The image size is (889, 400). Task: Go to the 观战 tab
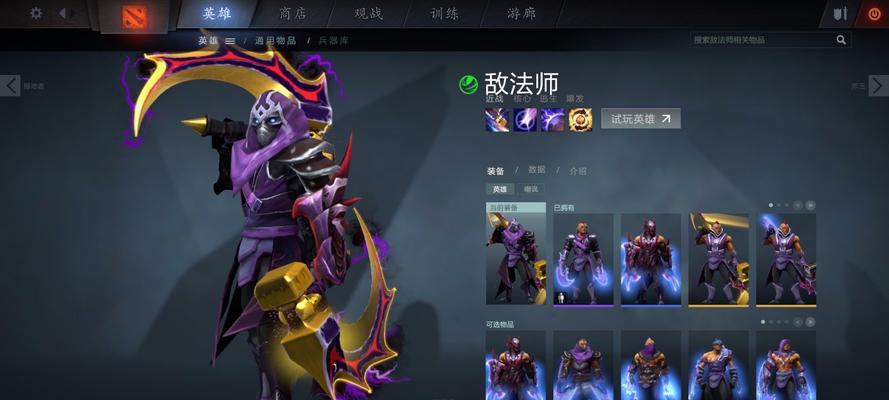pos(369,13)
